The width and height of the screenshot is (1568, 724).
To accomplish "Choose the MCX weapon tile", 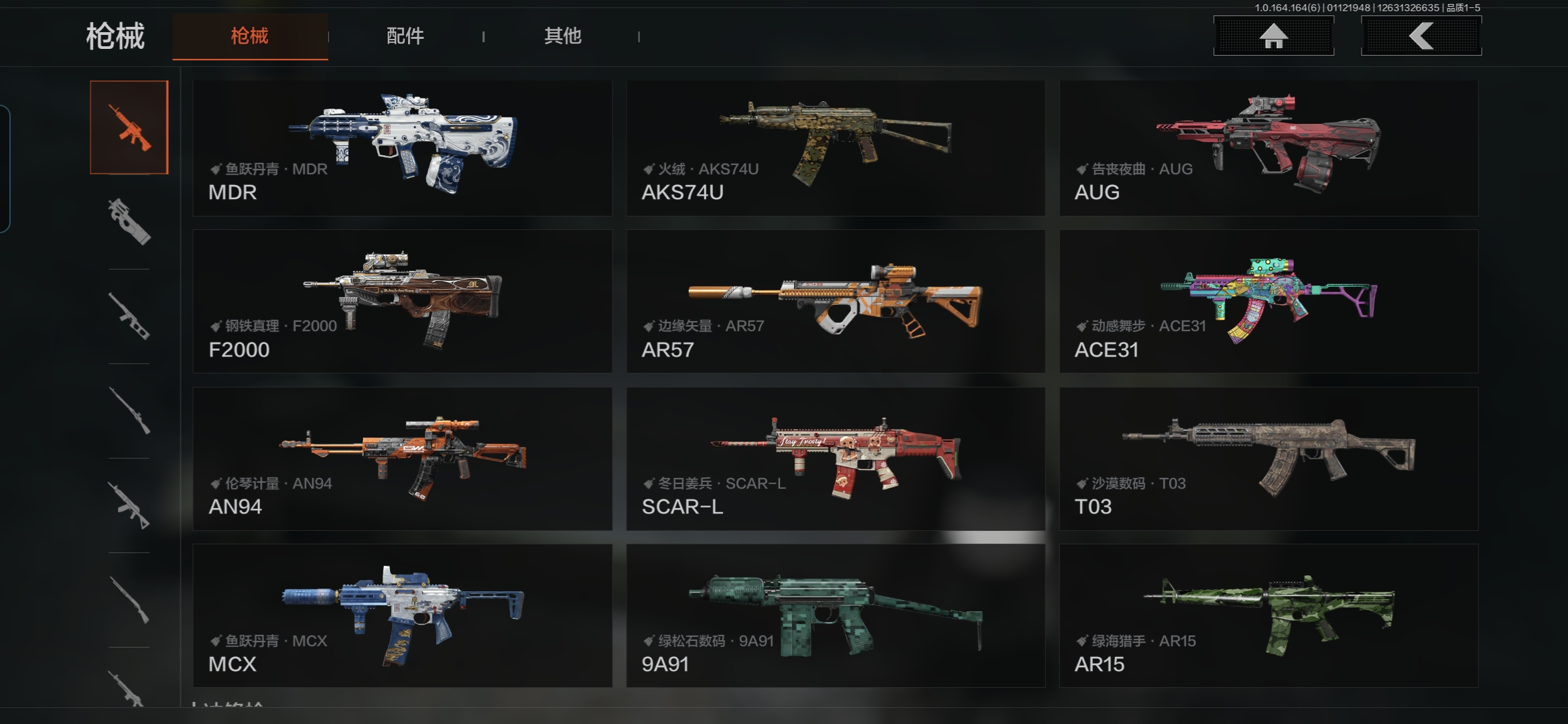I will (x=402, y=615).
